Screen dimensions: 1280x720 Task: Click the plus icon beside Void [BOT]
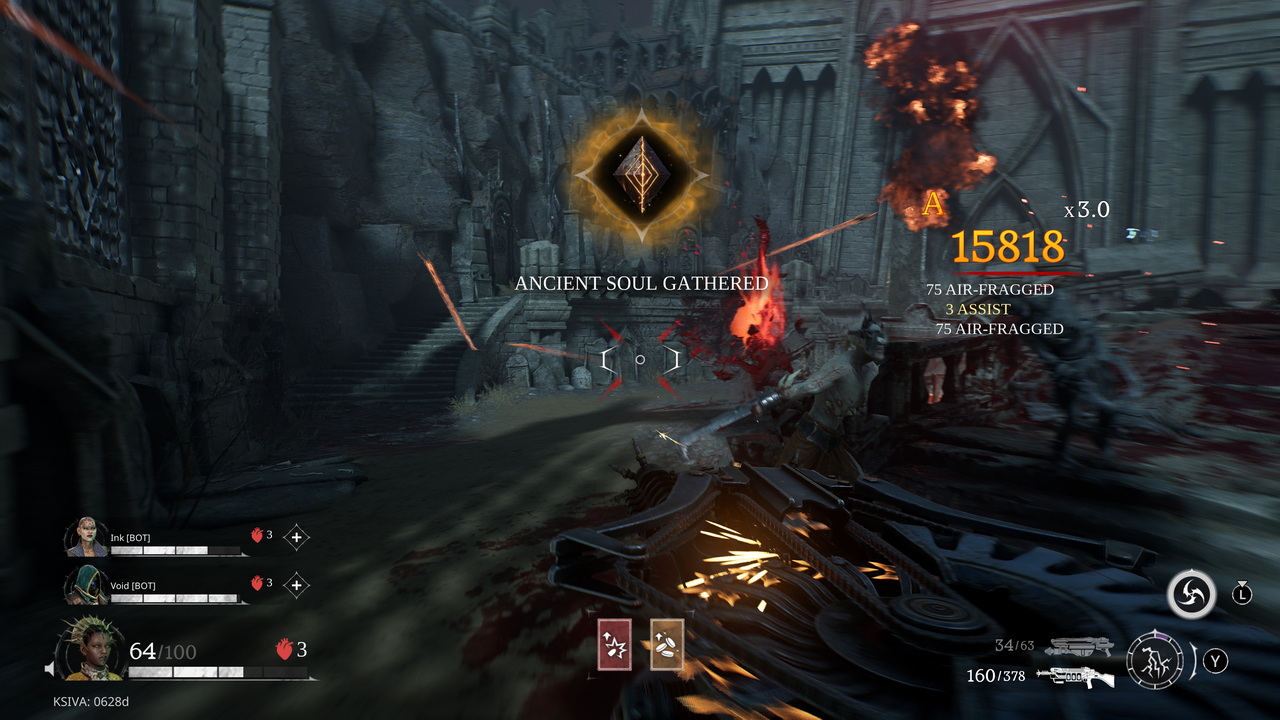296,585
